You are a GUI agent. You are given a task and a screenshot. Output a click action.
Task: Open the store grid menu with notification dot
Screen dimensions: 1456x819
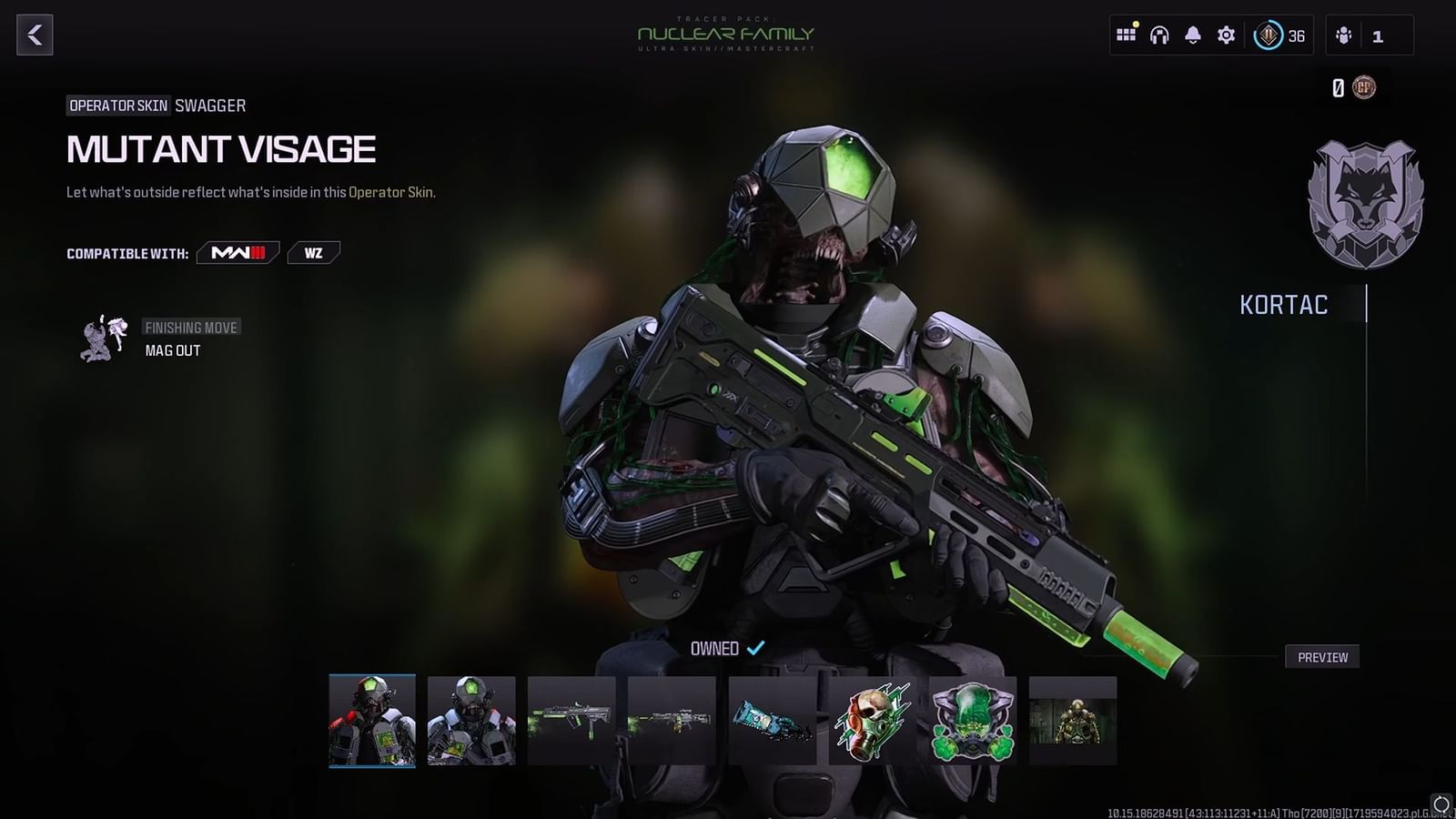1126,35
